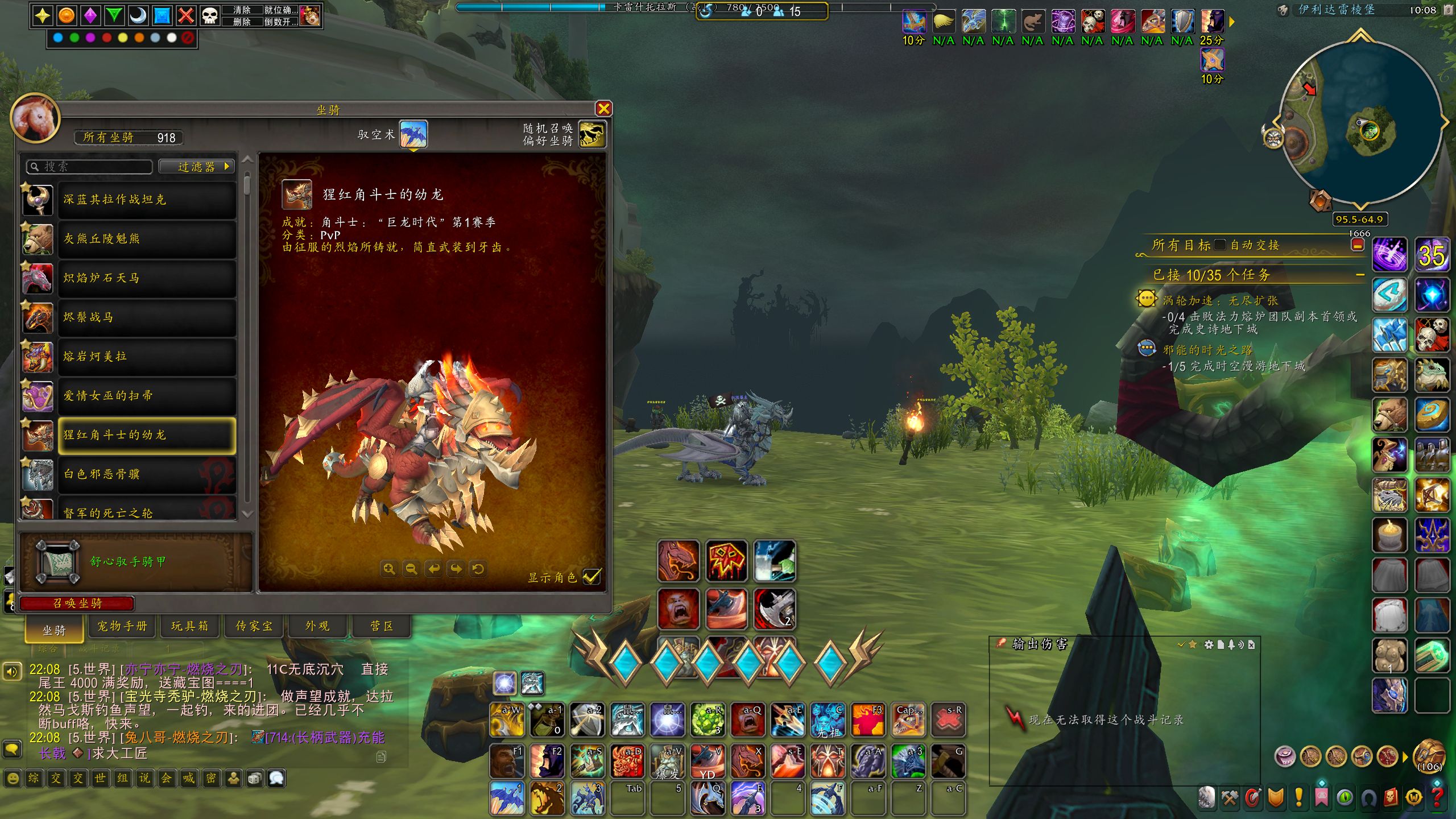The height and width of the screenshot is (819, 1456).
Task: Click the random favorite mount icon
Action: point(591,135)
